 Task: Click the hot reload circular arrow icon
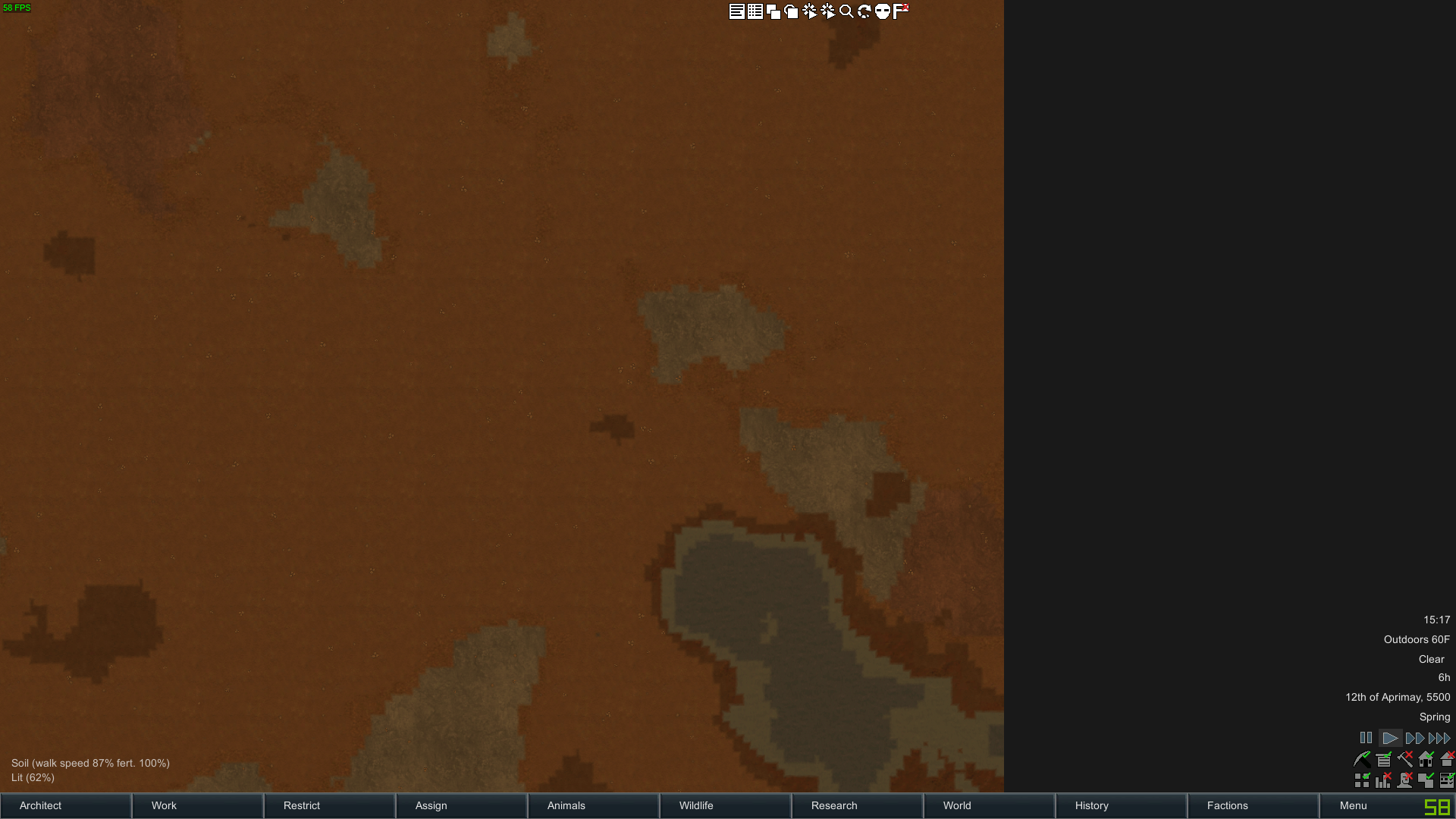pos(864,11)
